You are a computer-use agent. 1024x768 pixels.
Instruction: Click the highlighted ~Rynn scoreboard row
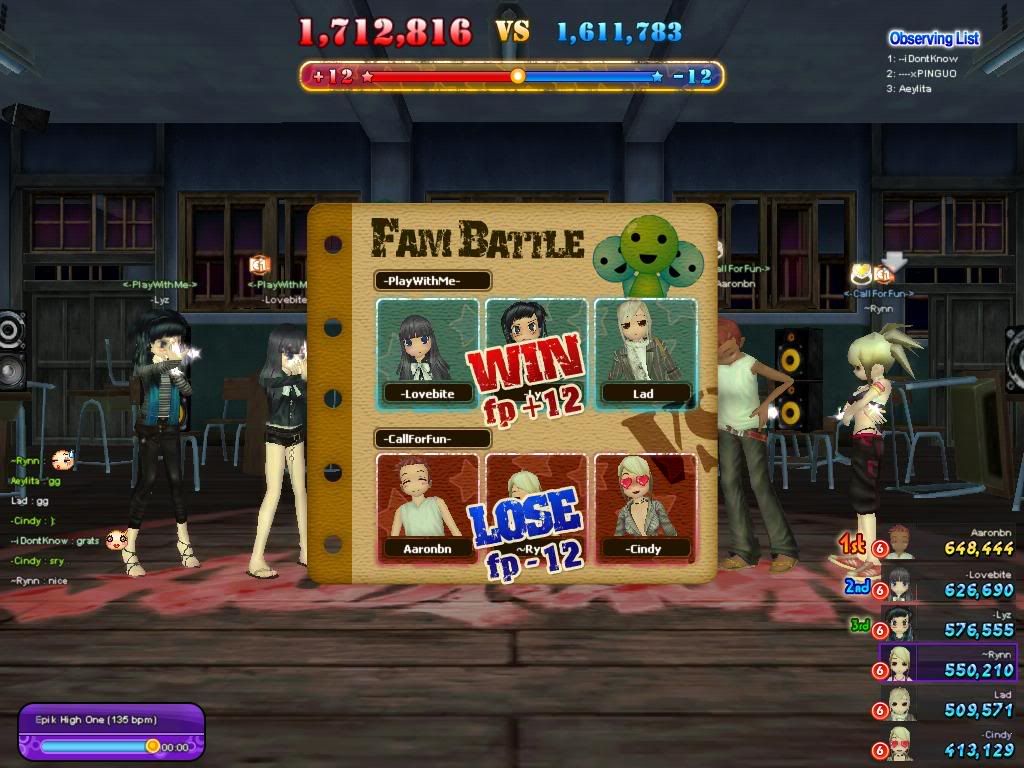point(947,663)
